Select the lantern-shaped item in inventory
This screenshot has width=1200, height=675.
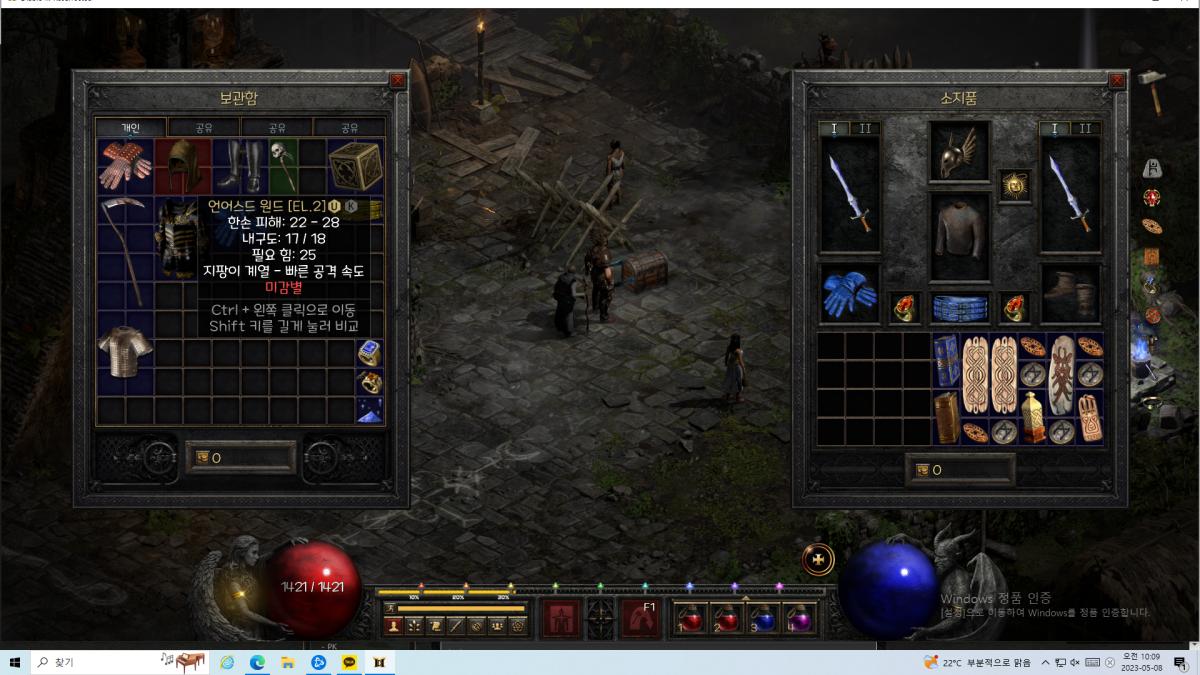point(1033,416)
